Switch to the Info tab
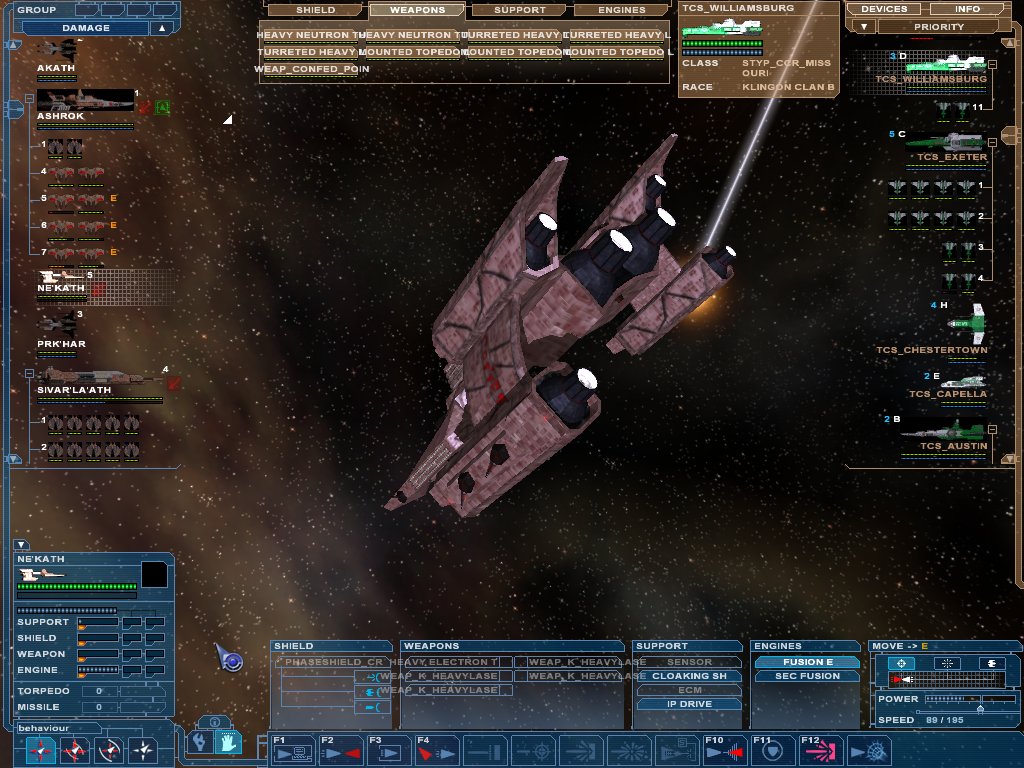Screen dimensions: 1024x768 click(967, 9)
